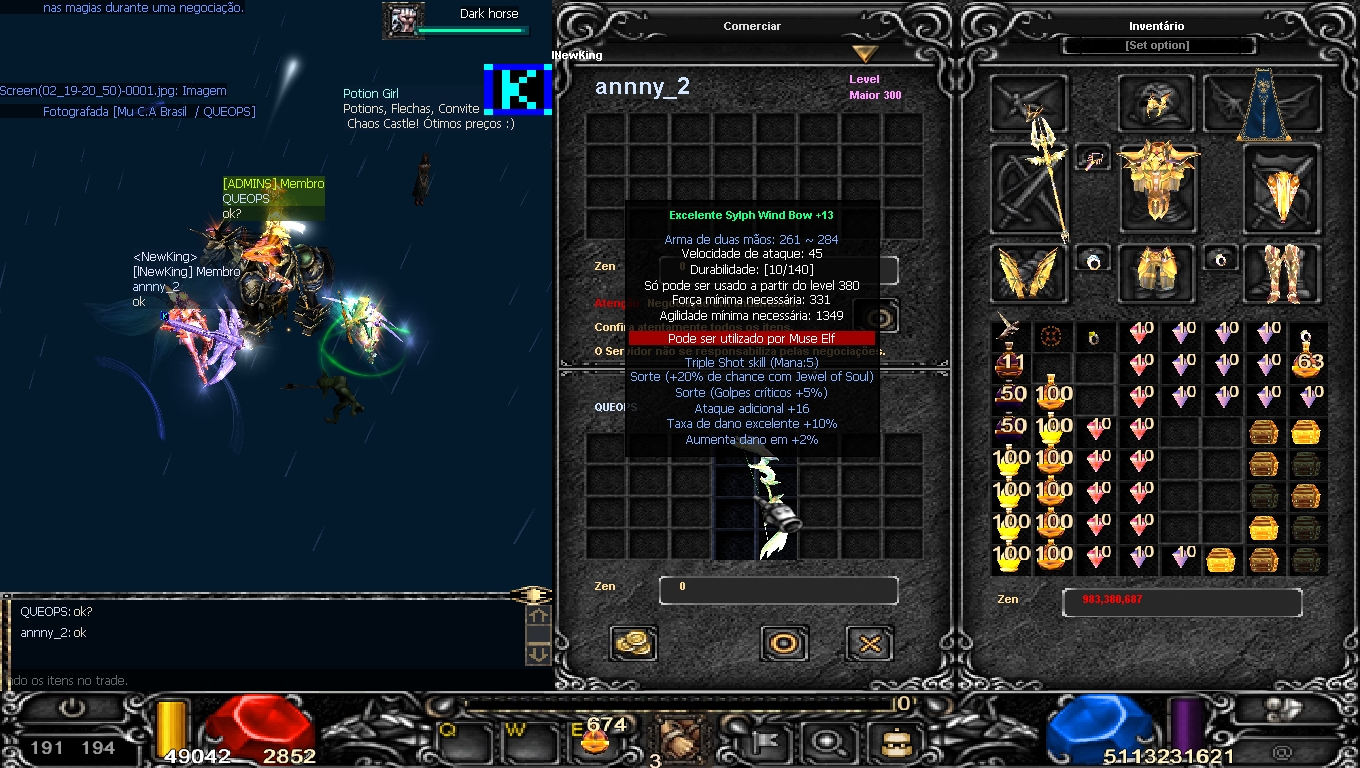This screenshot has height=768, width=1360.
Task: Select the equipped golden pants slot
Action: pos(1157,272)
